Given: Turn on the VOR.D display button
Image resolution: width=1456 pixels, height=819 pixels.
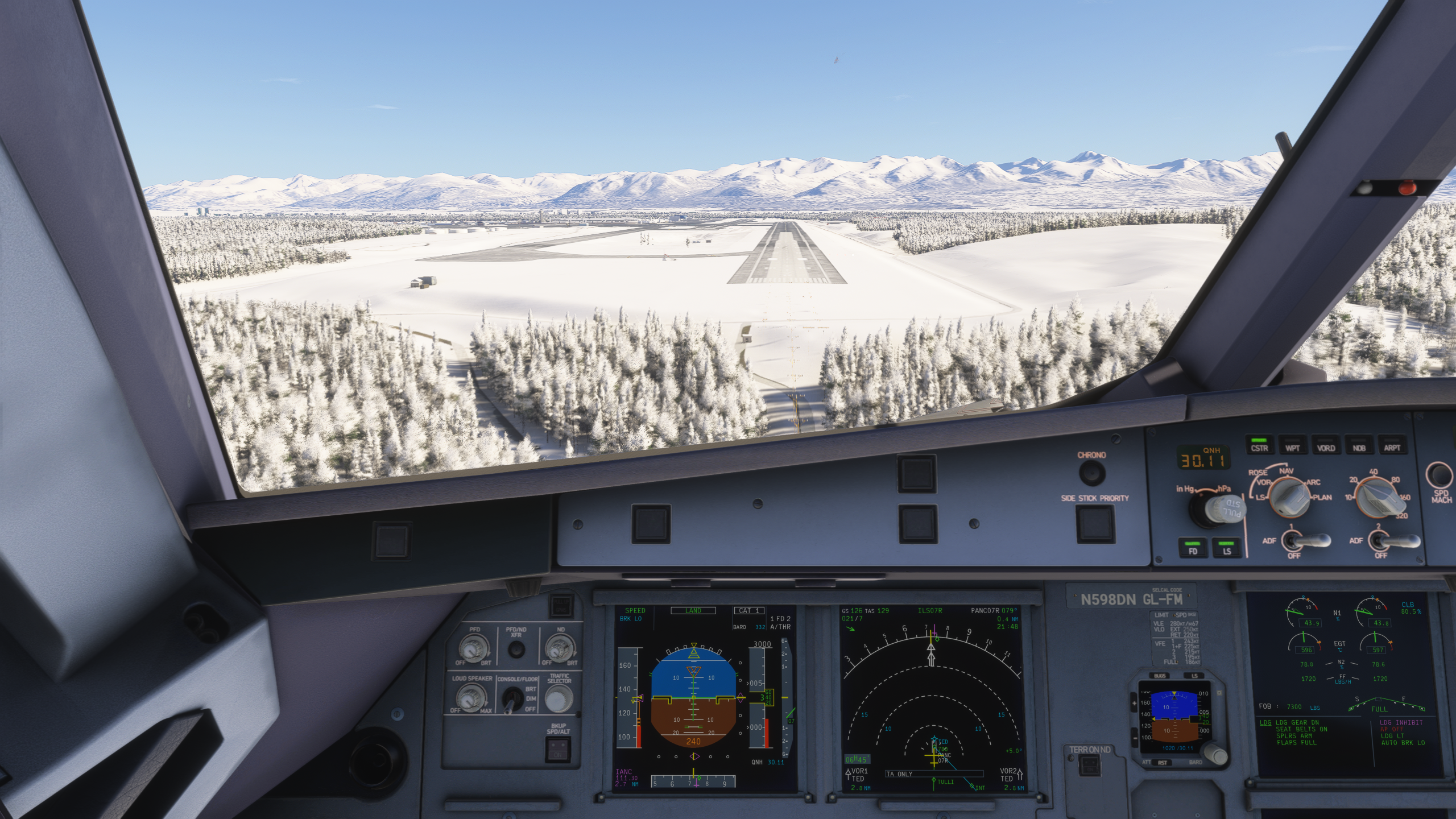Looking at the screenshot, I should [1326, 445].
